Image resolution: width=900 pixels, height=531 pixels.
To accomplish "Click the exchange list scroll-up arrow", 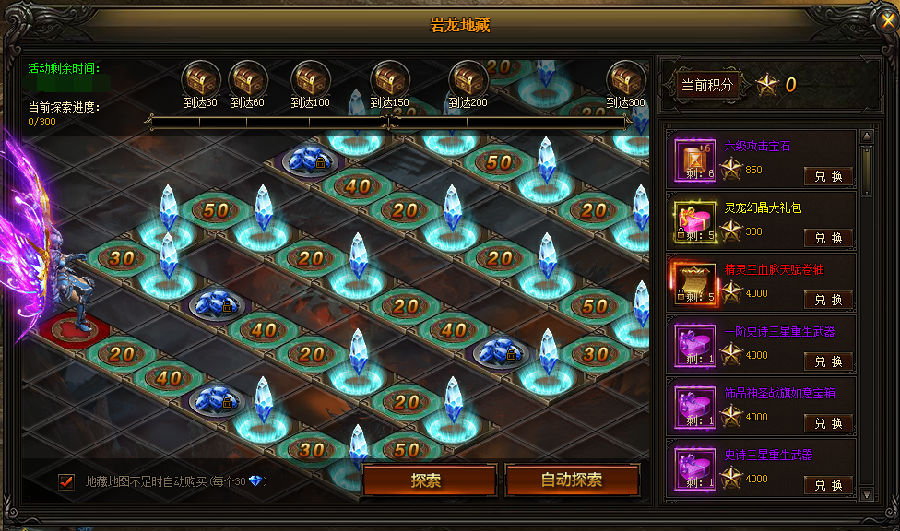I will coord(866,137).
